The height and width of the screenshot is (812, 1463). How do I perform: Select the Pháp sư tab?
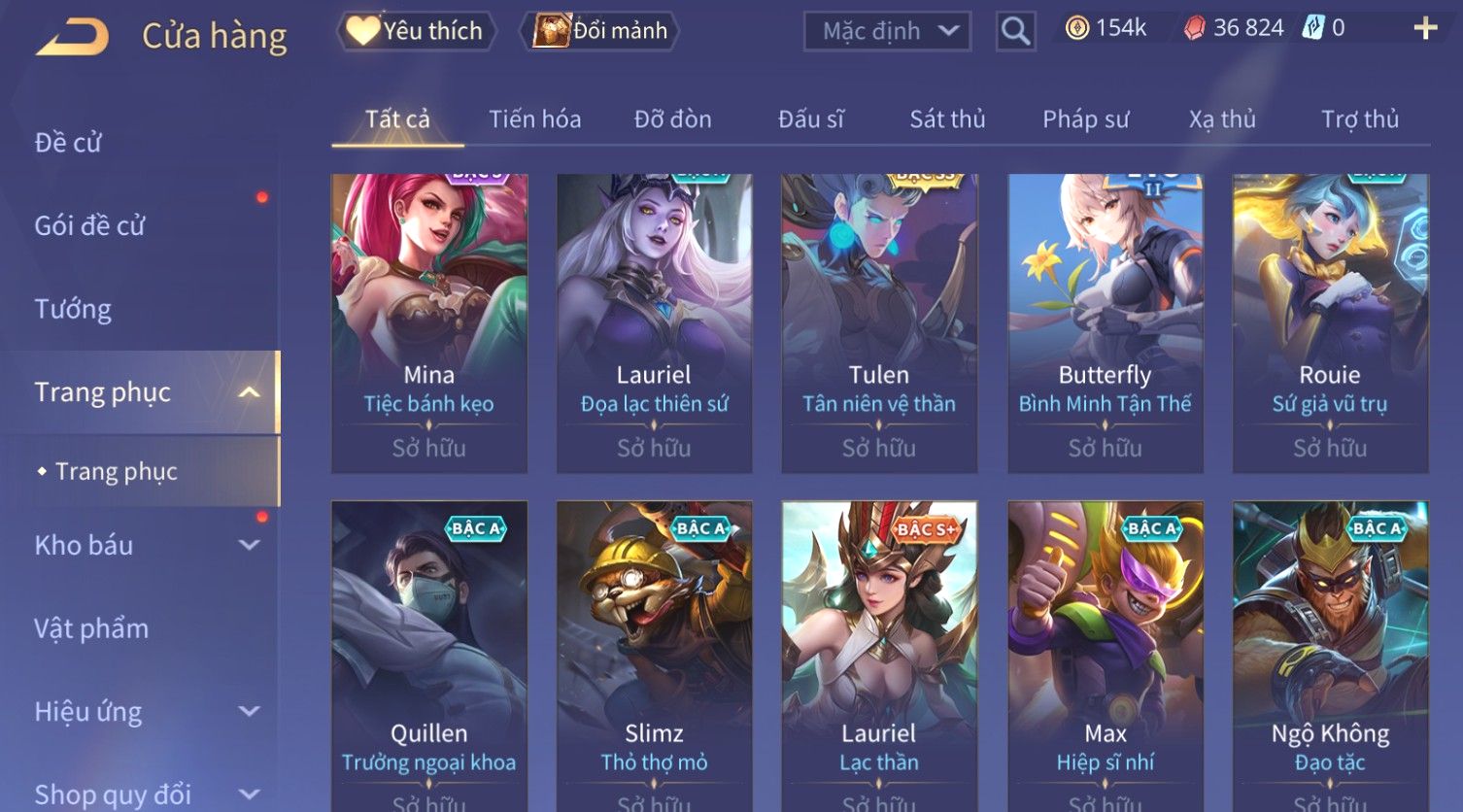point(1085,119)
